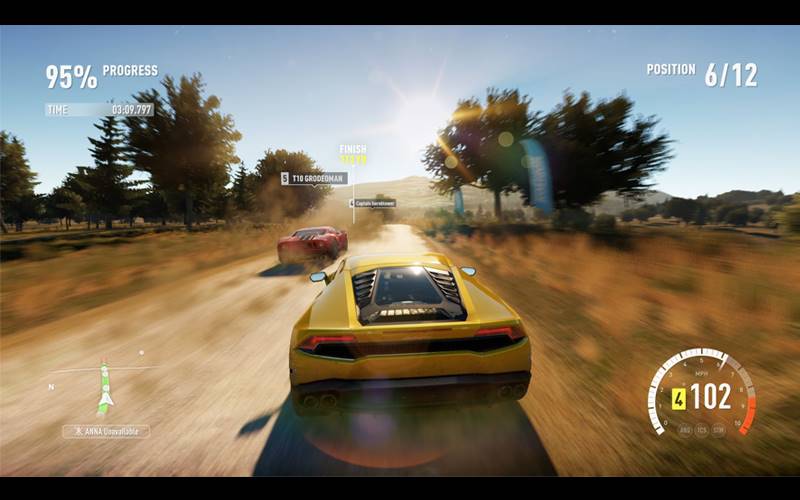Select the Captain driver name tag

(x=373, y=203)
